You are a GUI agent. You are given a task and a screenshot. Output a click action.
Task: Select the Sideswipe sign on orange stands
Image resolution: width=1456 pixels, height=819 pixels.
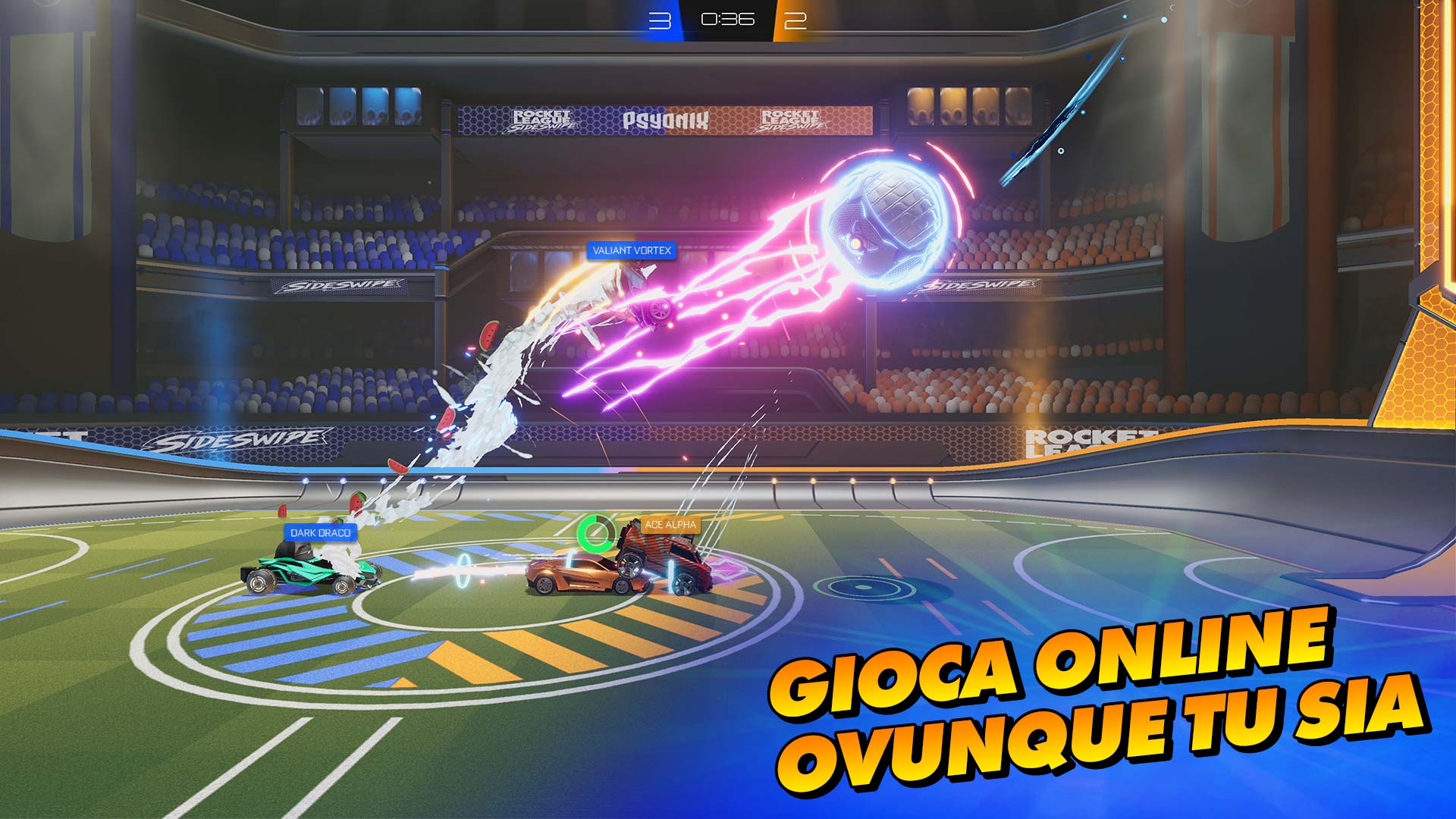tap(978, 287)
